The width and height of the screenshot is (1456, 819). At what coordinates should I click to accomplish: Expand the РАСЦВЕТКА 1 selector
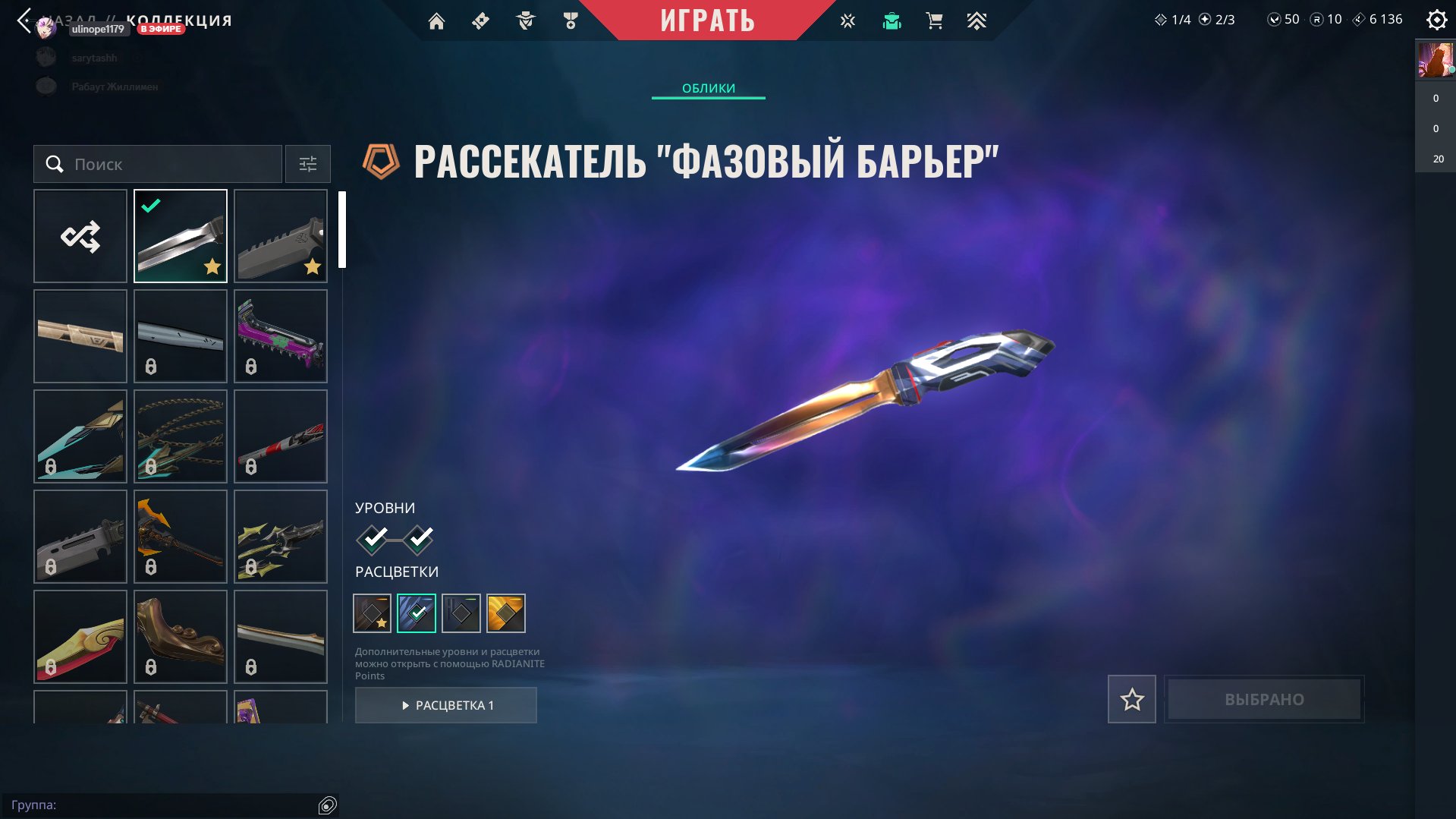tap(445, 704)
